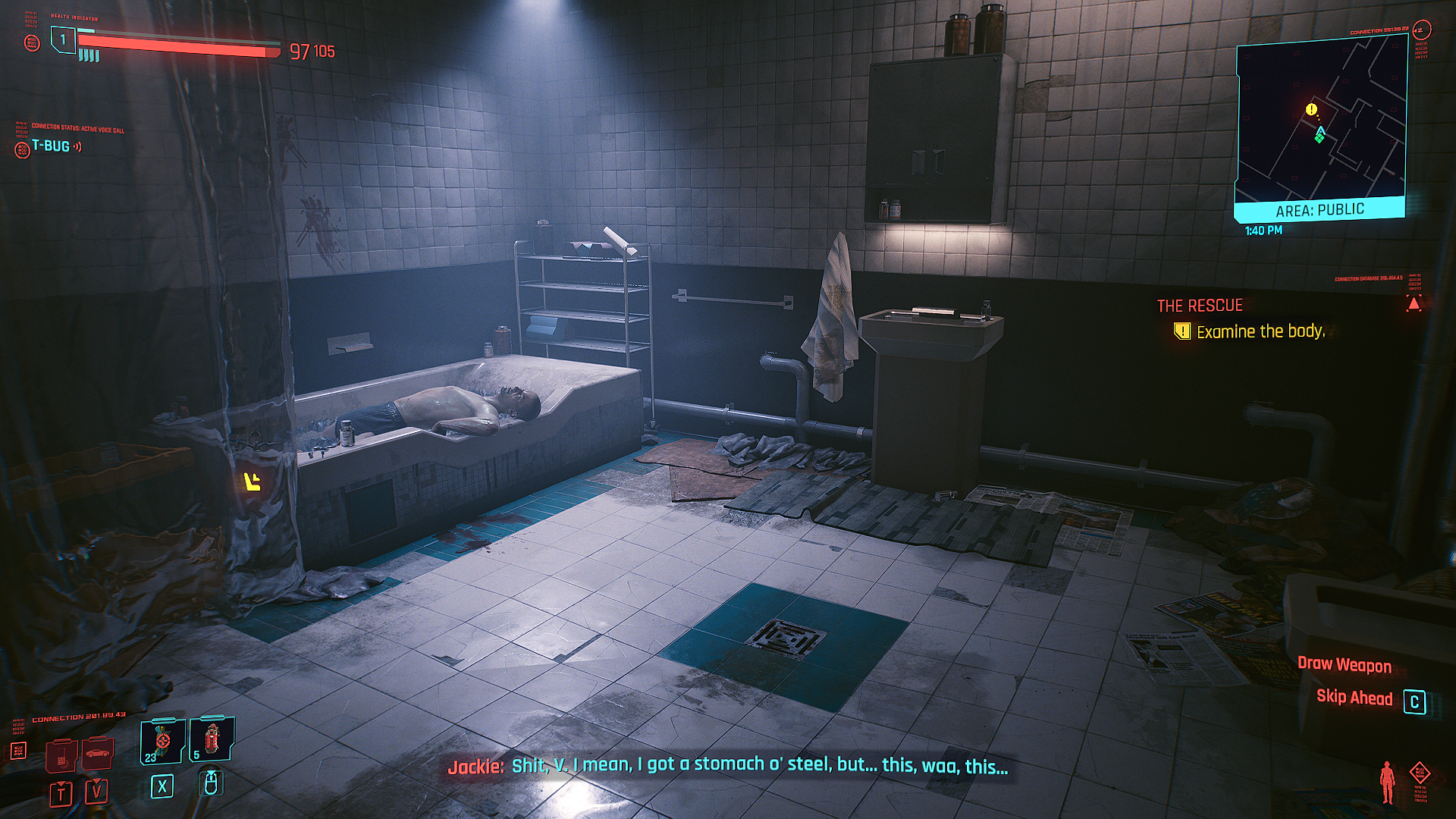The height and width of the screenshot is (819, 1456).
Task: Select the yellow objective marker on minimap
Action: coord(1311,109)
